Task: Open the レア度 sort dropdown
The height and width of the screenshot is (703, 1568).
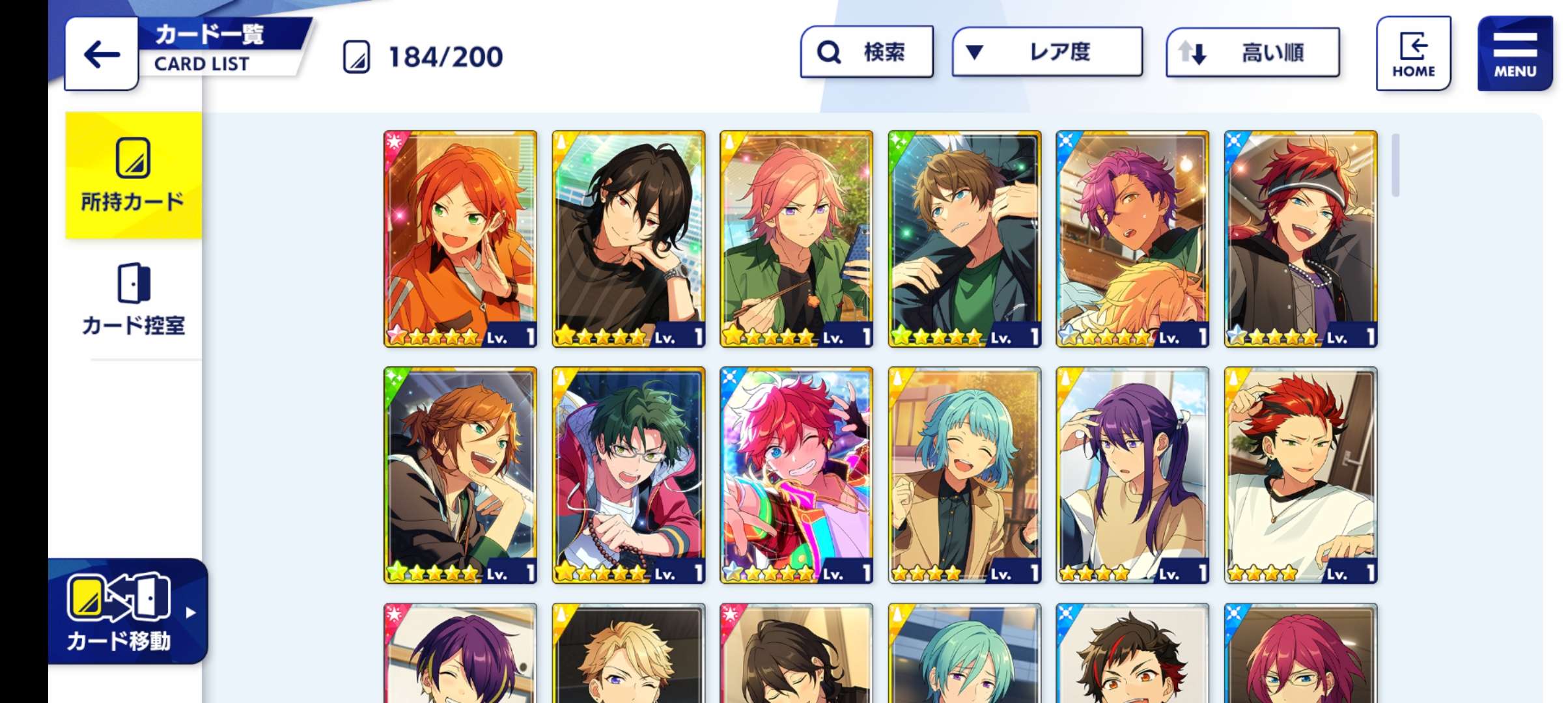Action: pyautogui.click(x=1046, y=52)
